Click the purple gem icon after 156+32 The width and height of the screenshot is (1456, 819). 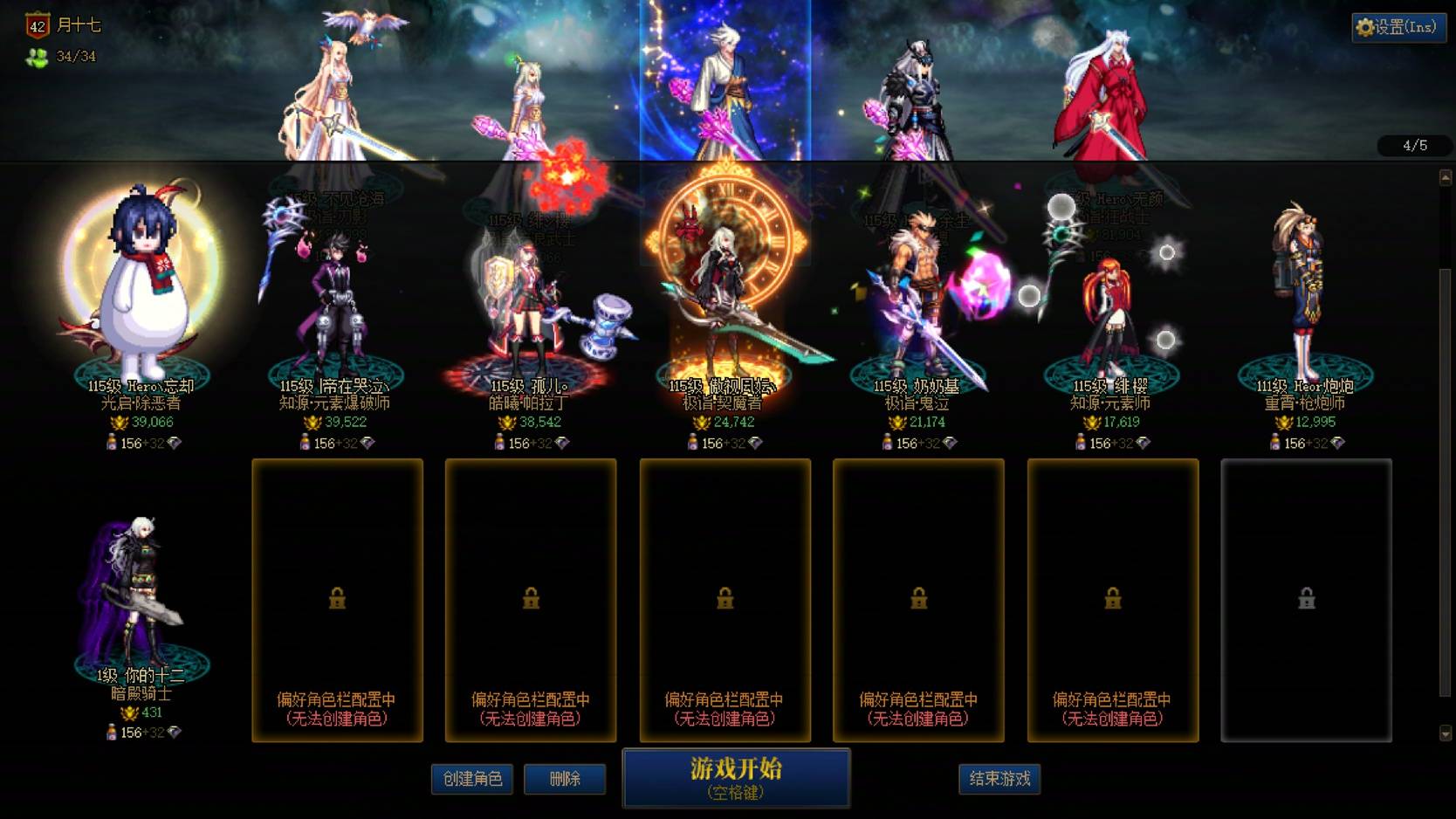coord(175,444)
